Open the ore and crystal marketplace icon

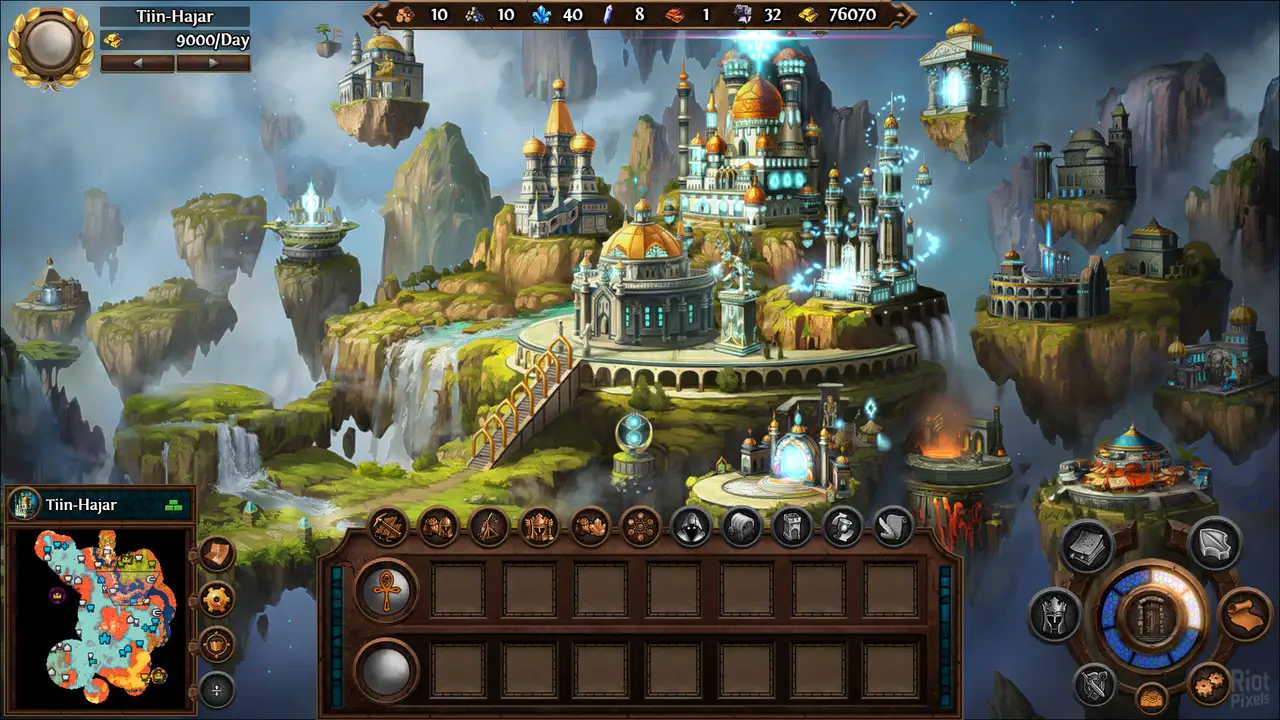coord(590,526)
